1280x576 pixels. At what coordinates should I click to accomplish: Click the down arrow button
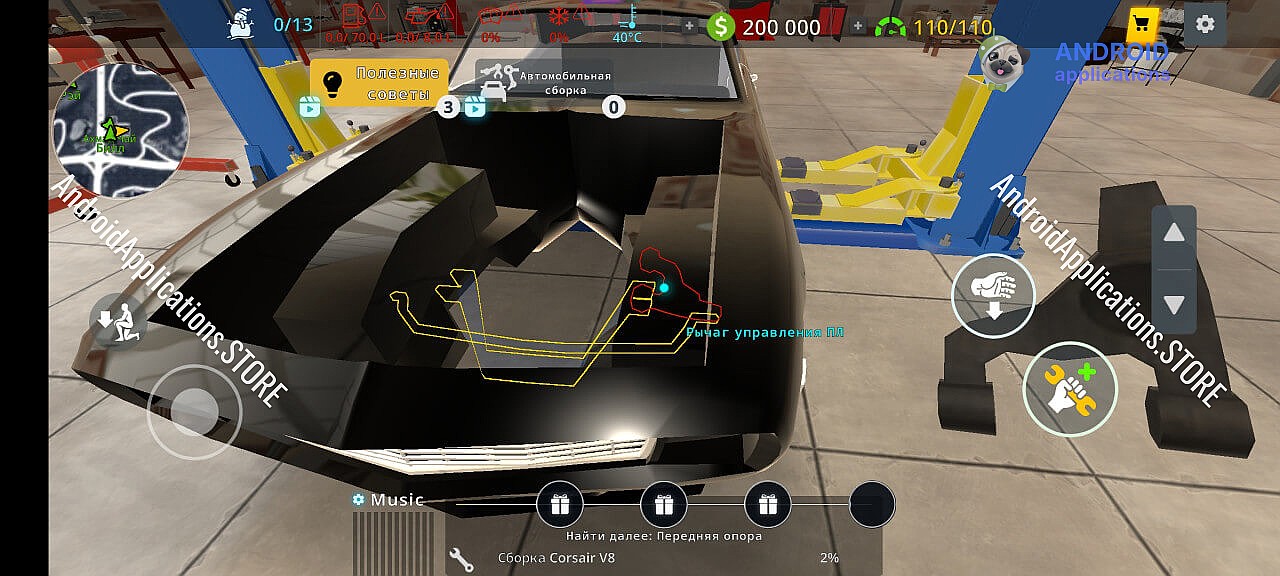pos(1174,304)
